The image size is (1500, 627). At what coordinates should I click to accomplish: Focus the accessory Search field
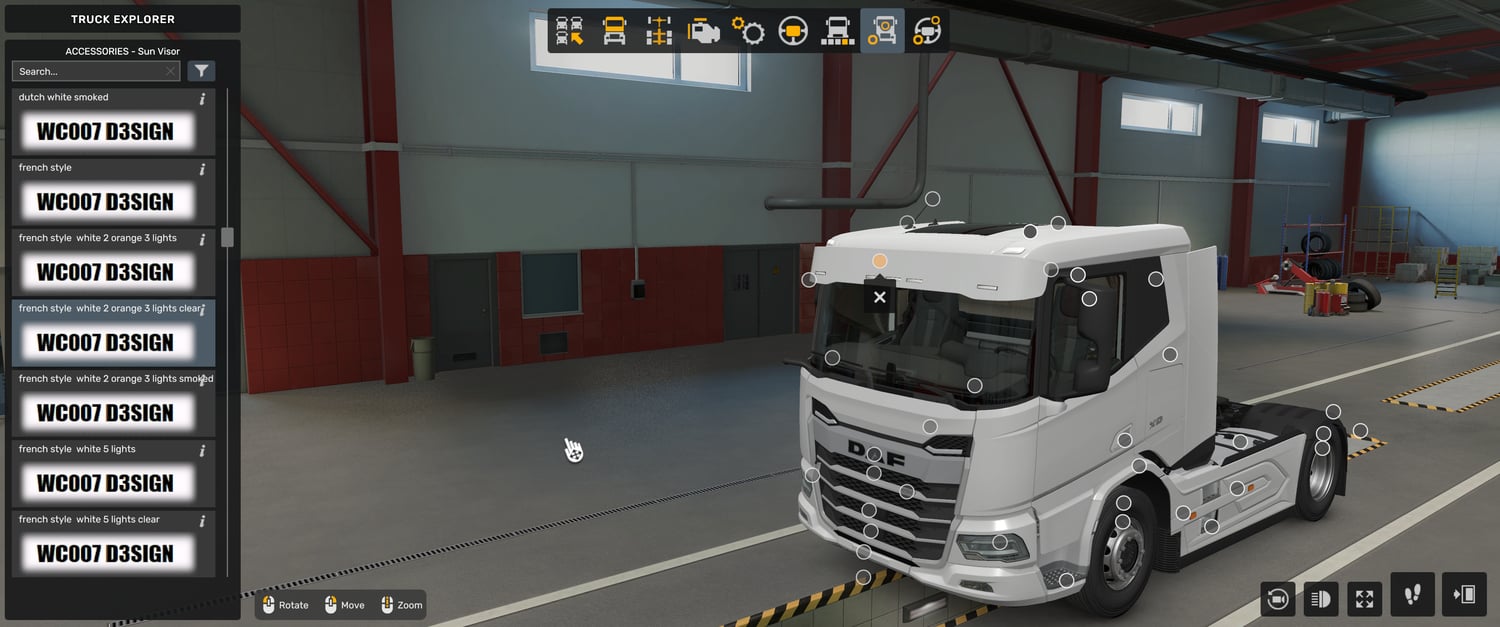pos(90,71)
